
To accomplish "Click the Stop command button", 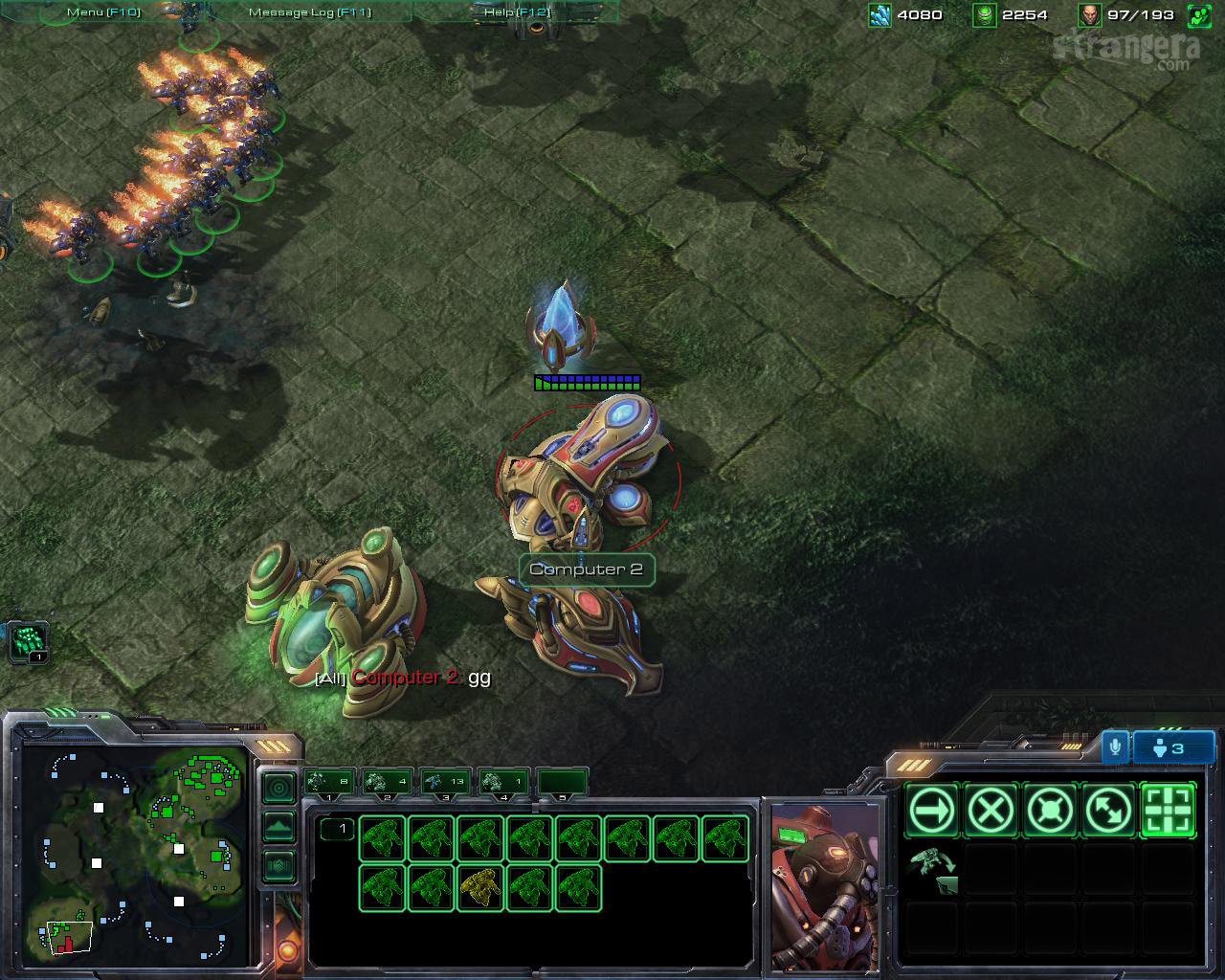I will 991,811.
